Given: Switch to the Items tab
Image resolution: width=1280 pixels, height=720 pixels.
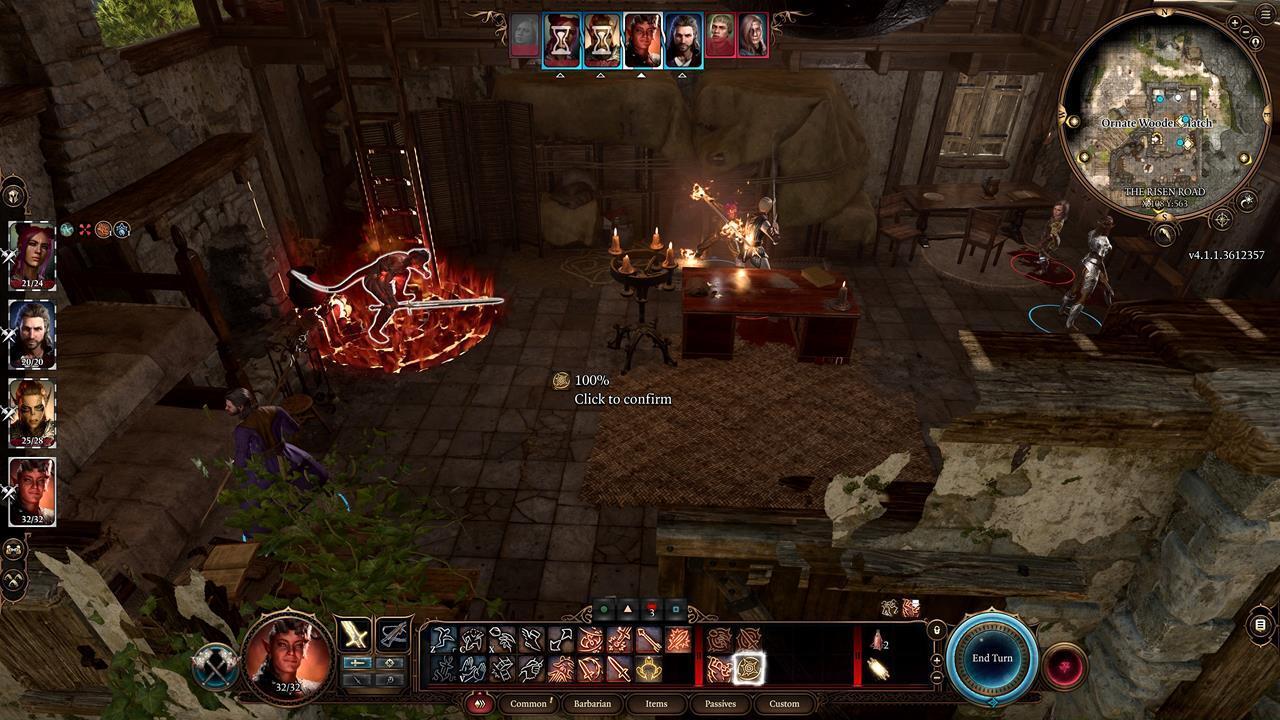Looking at the screenshot, I should 656,704.
